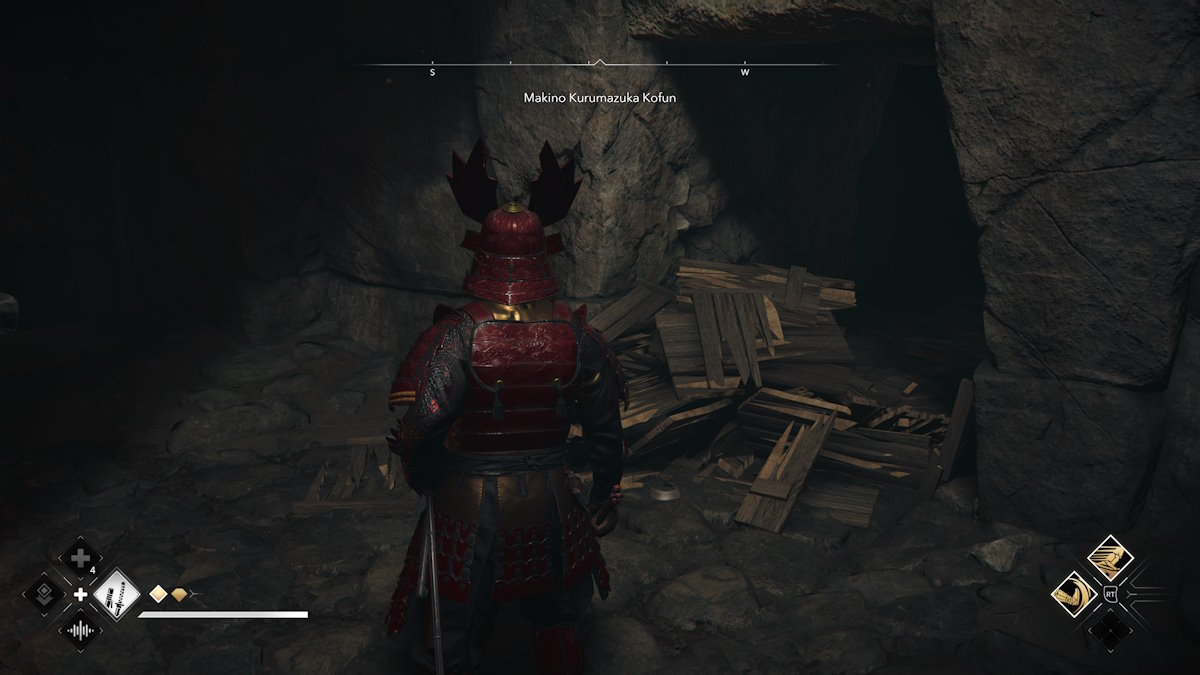Activate the sound wave whistle slot
1200x675 pixels.
80,630
